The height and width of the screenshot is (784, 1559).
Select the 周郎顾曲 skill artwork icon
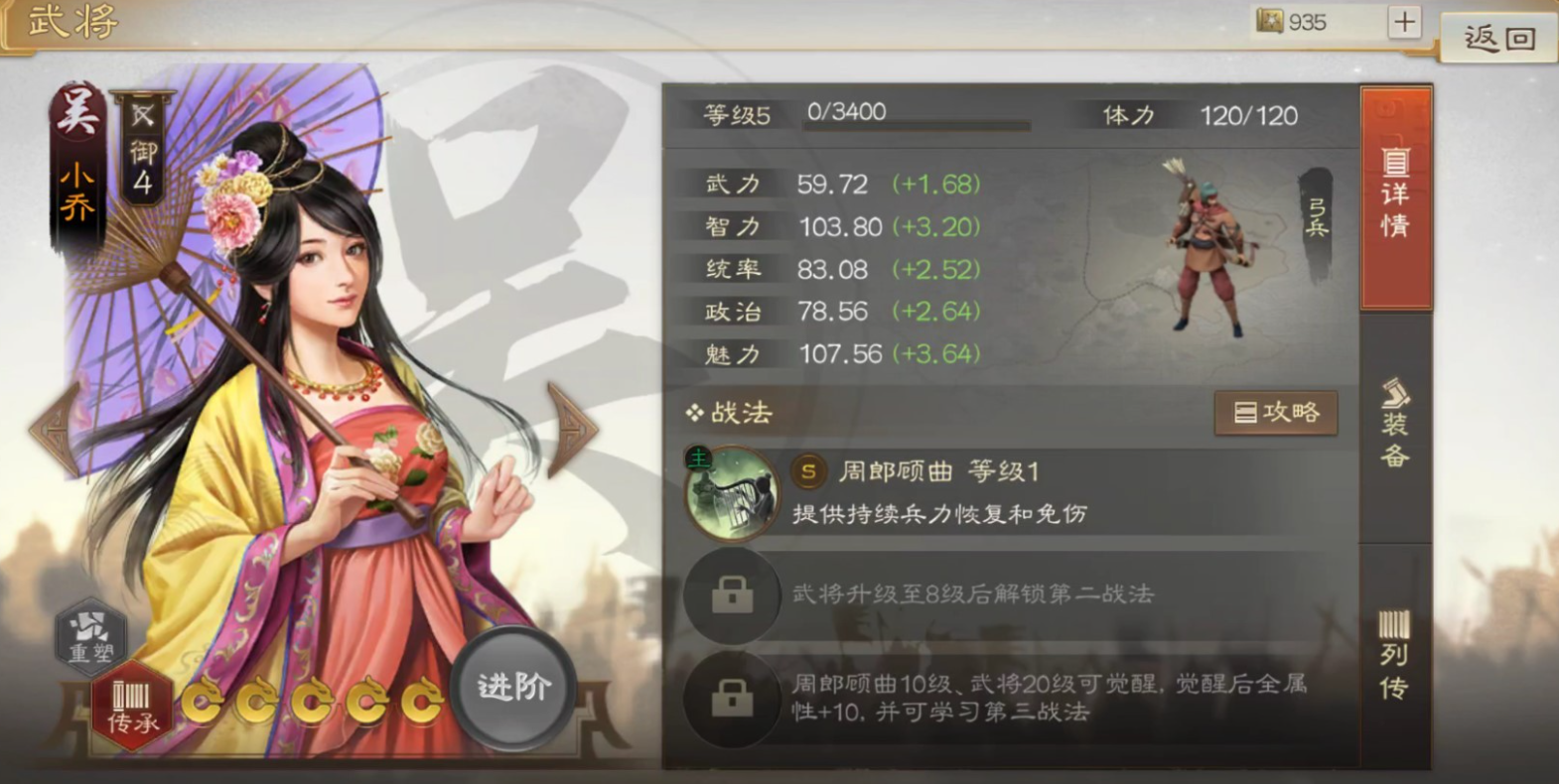(x=732, y=492)
